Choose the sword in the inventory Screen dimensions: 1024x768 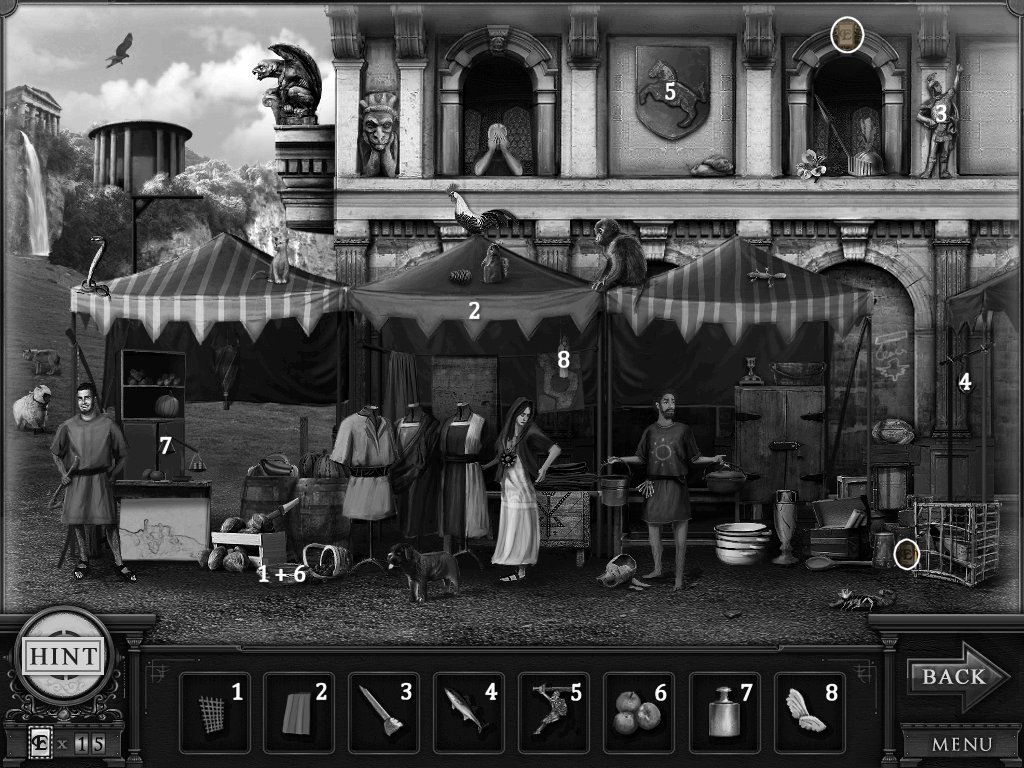385,712
